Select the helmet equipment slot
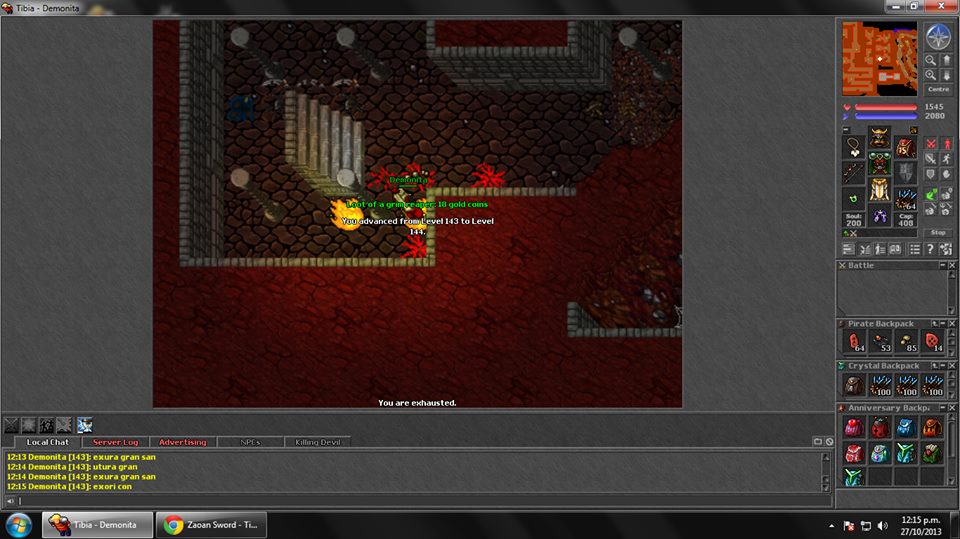This screenshot has width=960, height=539. tap(879, 140)
